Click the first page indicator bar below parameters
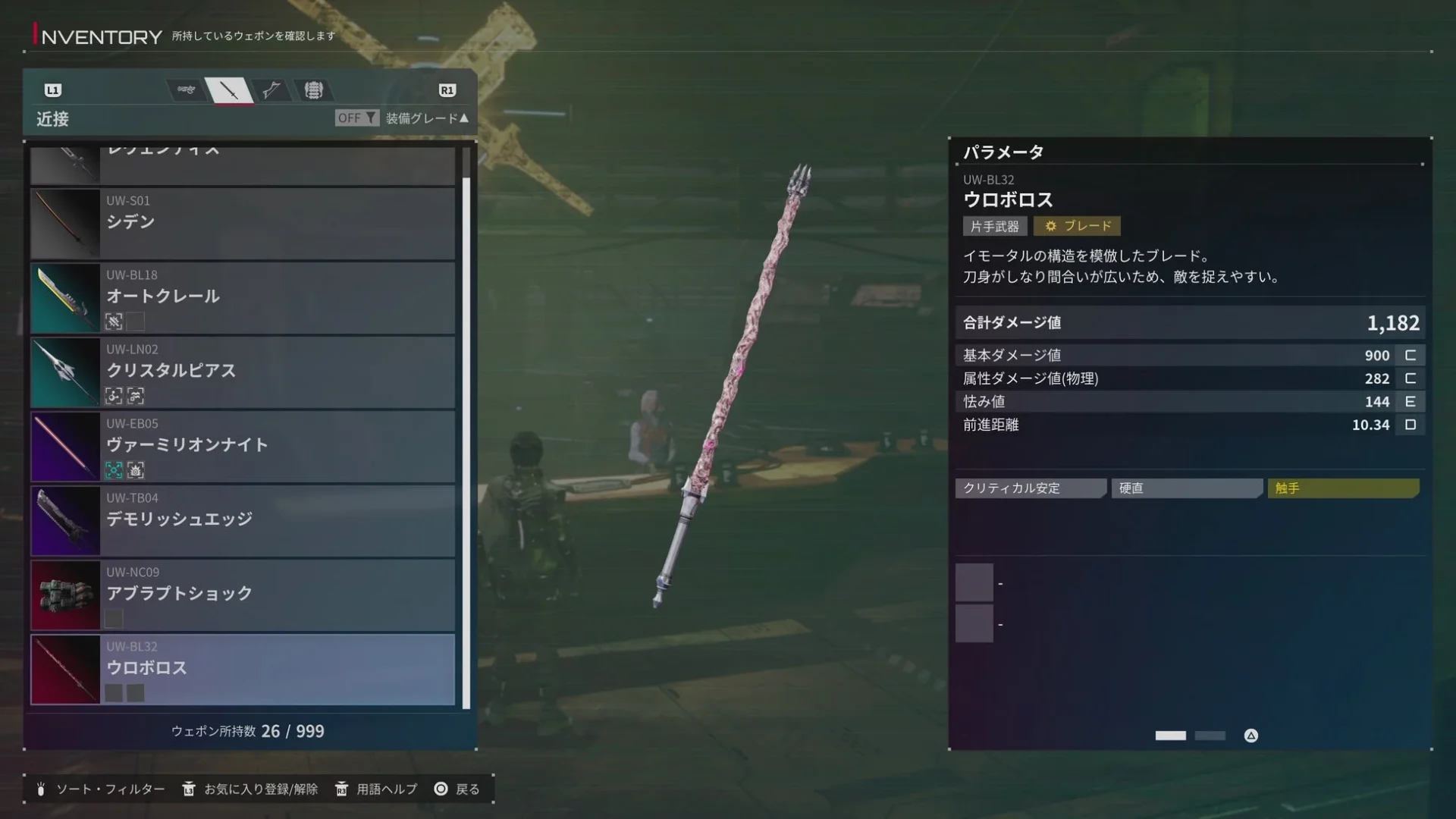The width and height of the screenshot is (1456, 819). 1171,735
